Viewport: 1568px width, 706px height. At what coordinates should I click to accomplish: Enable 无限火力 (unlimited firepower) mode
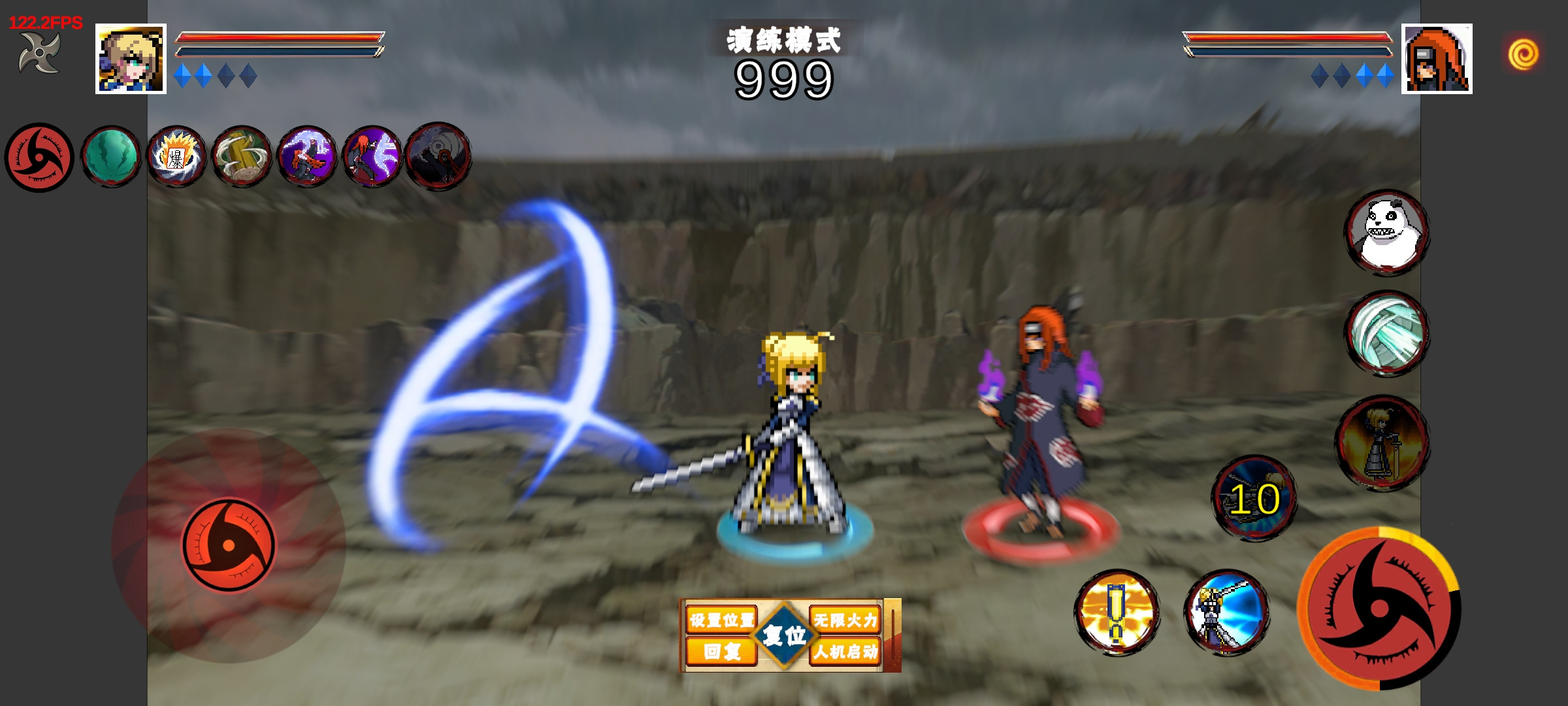(x=845, y=619)
